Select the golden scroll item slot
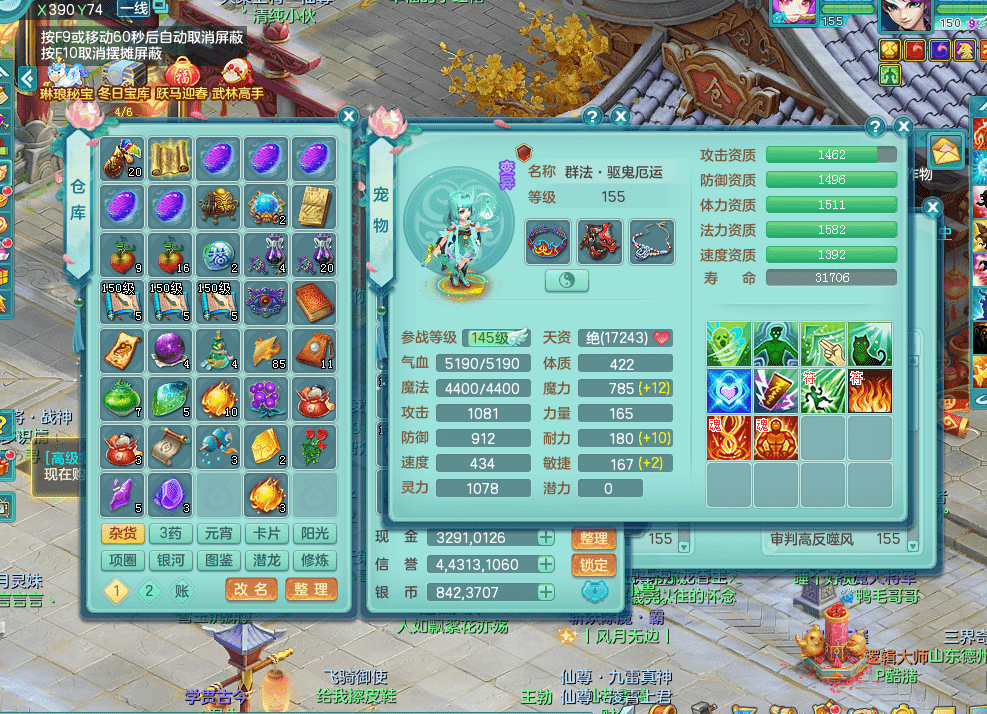 (x=170, y=158)
